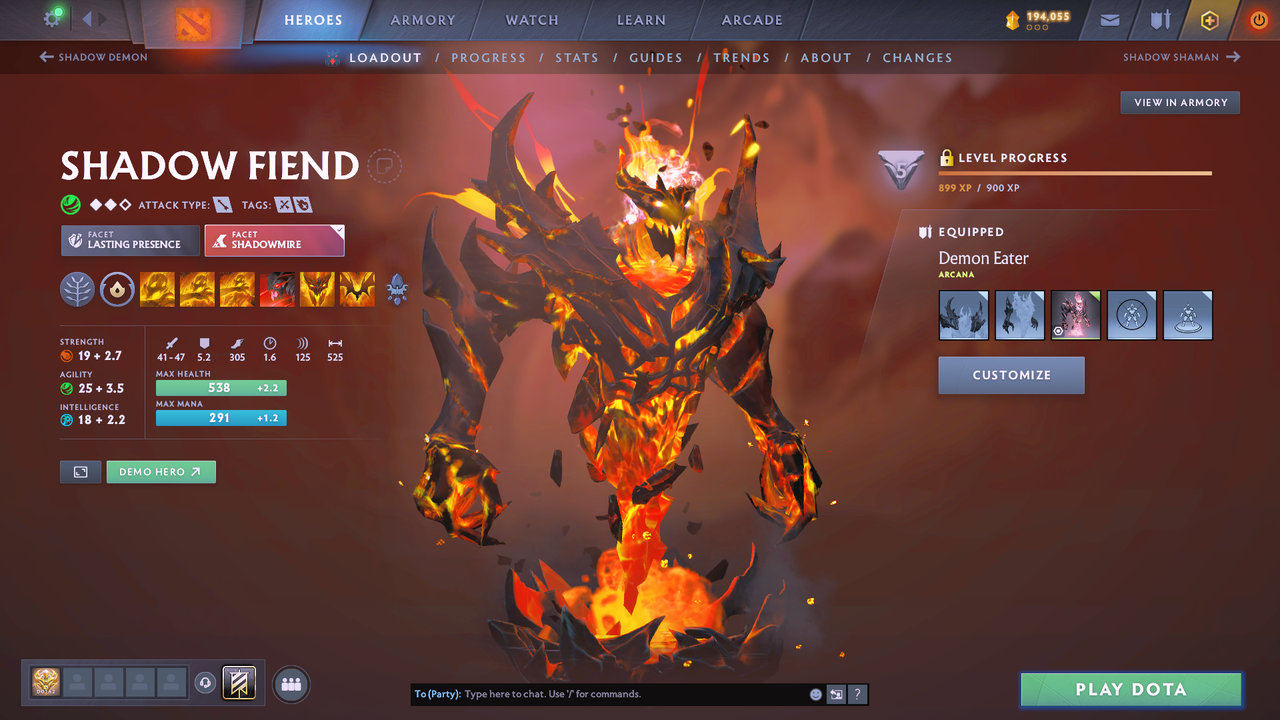This screenshot has height=720, width=1280.
Task: Select the Demon Eater arcana thumbnail
Action: 1075,315
